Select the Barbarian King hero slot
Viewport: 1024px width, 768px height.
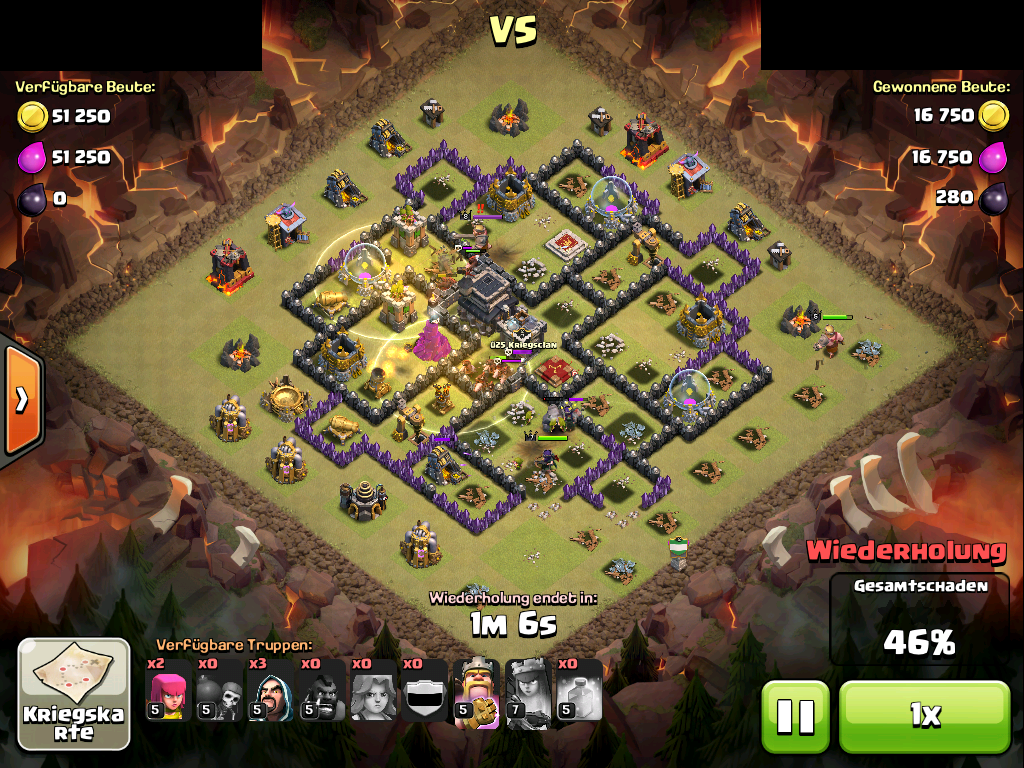(476, 691)
